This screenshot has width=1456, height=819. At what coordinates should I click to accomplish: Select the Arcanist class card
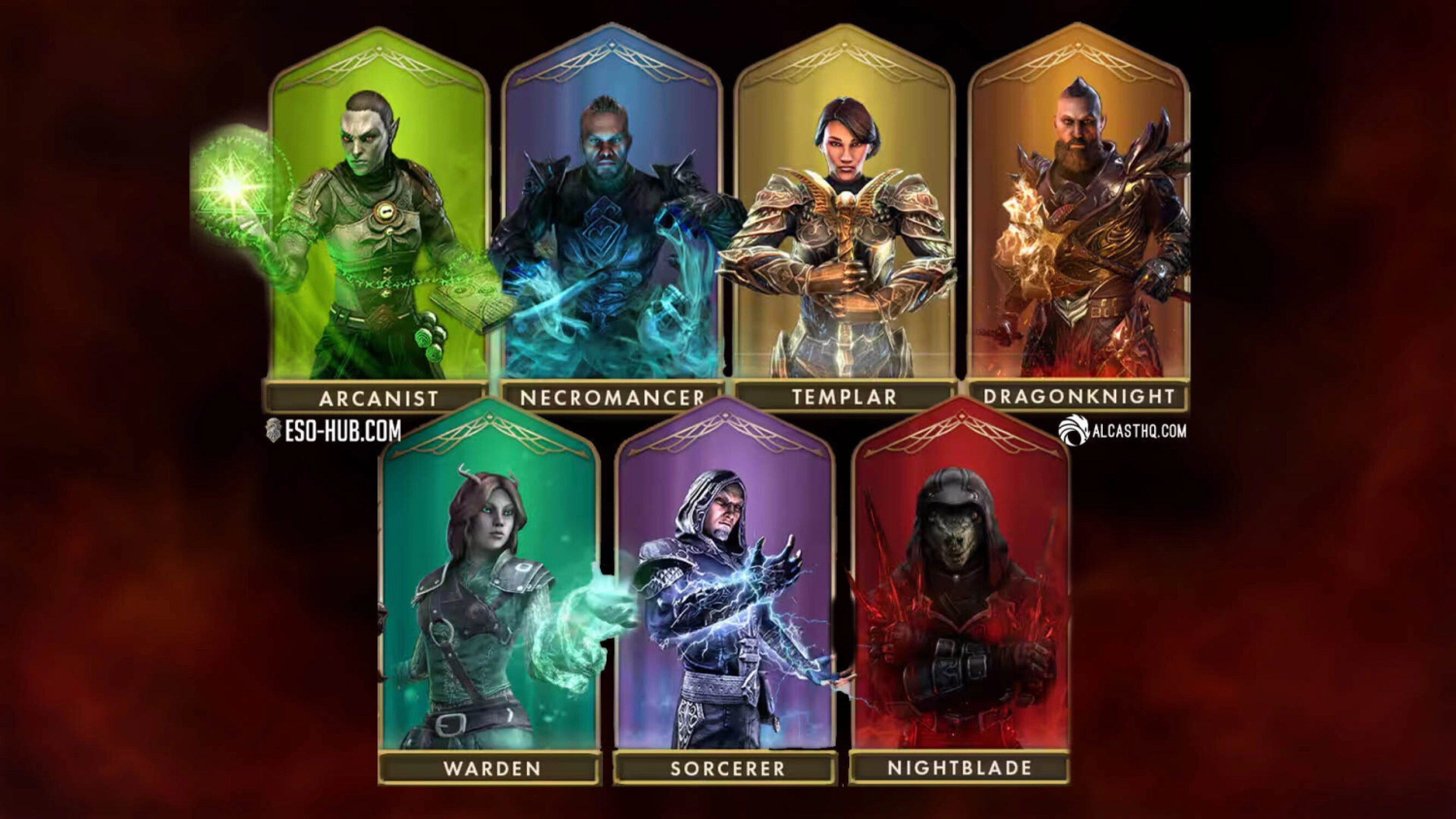coord(378,226)
